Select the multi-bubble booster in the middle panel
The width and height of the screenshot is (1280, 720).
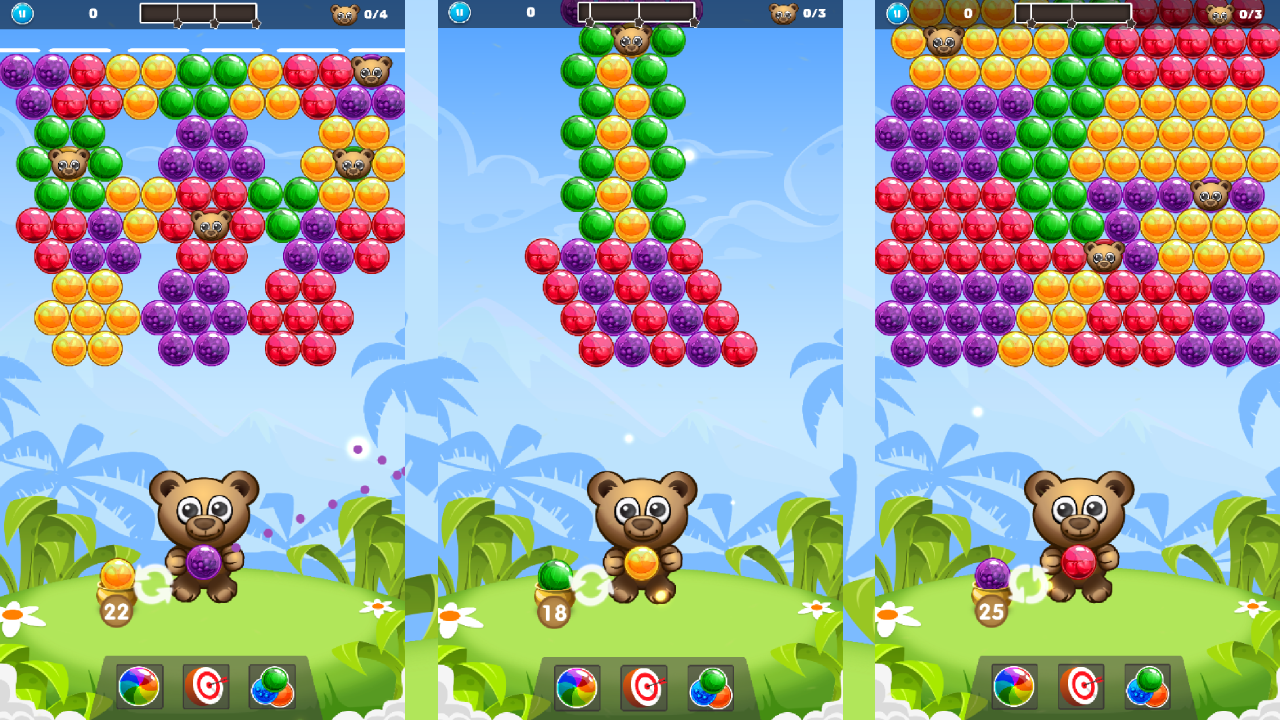(x=710, y=689)
